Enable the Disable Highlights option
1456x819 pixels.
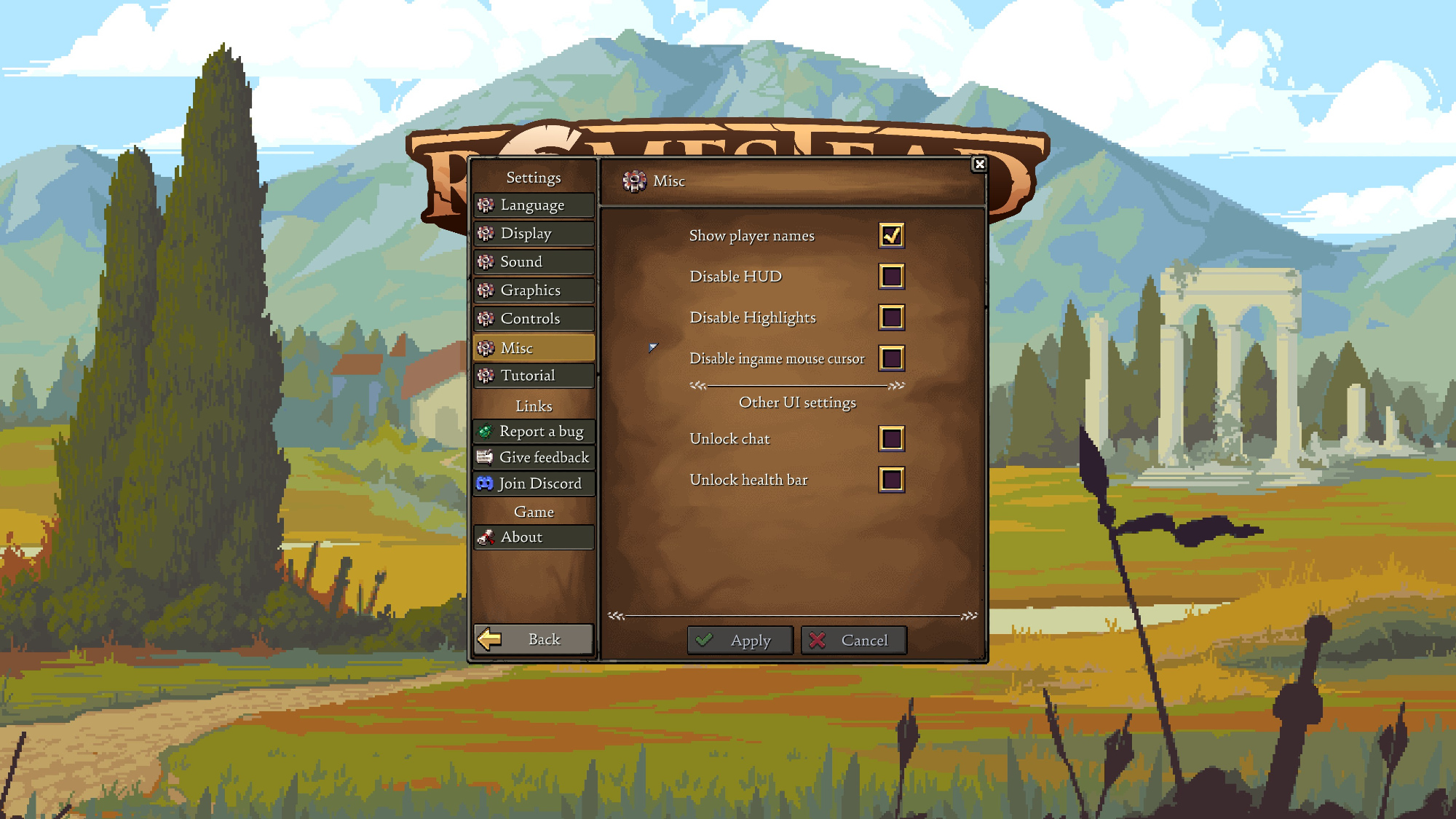click(x=892, y=317)
